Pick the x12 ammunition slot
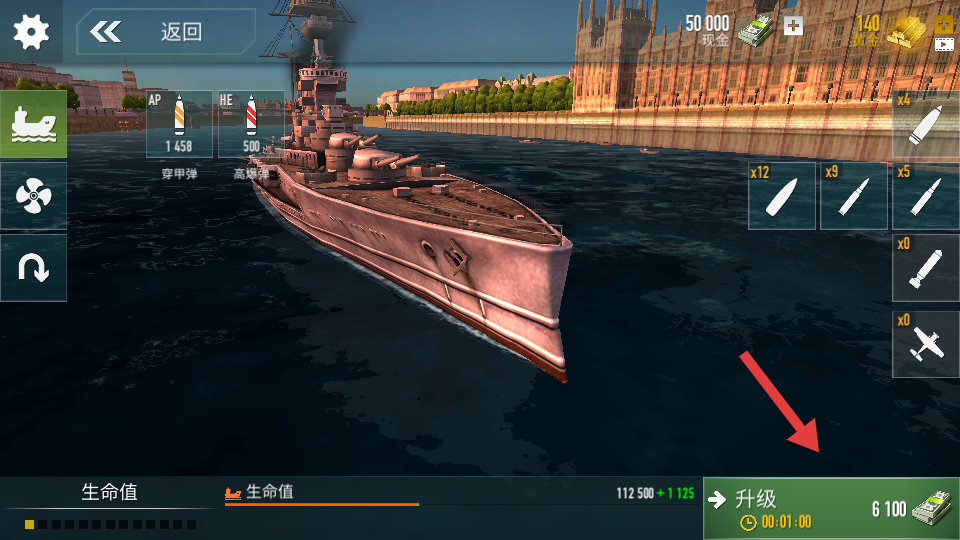The height and width of the screenshot is (540, 960). [782, 196]
